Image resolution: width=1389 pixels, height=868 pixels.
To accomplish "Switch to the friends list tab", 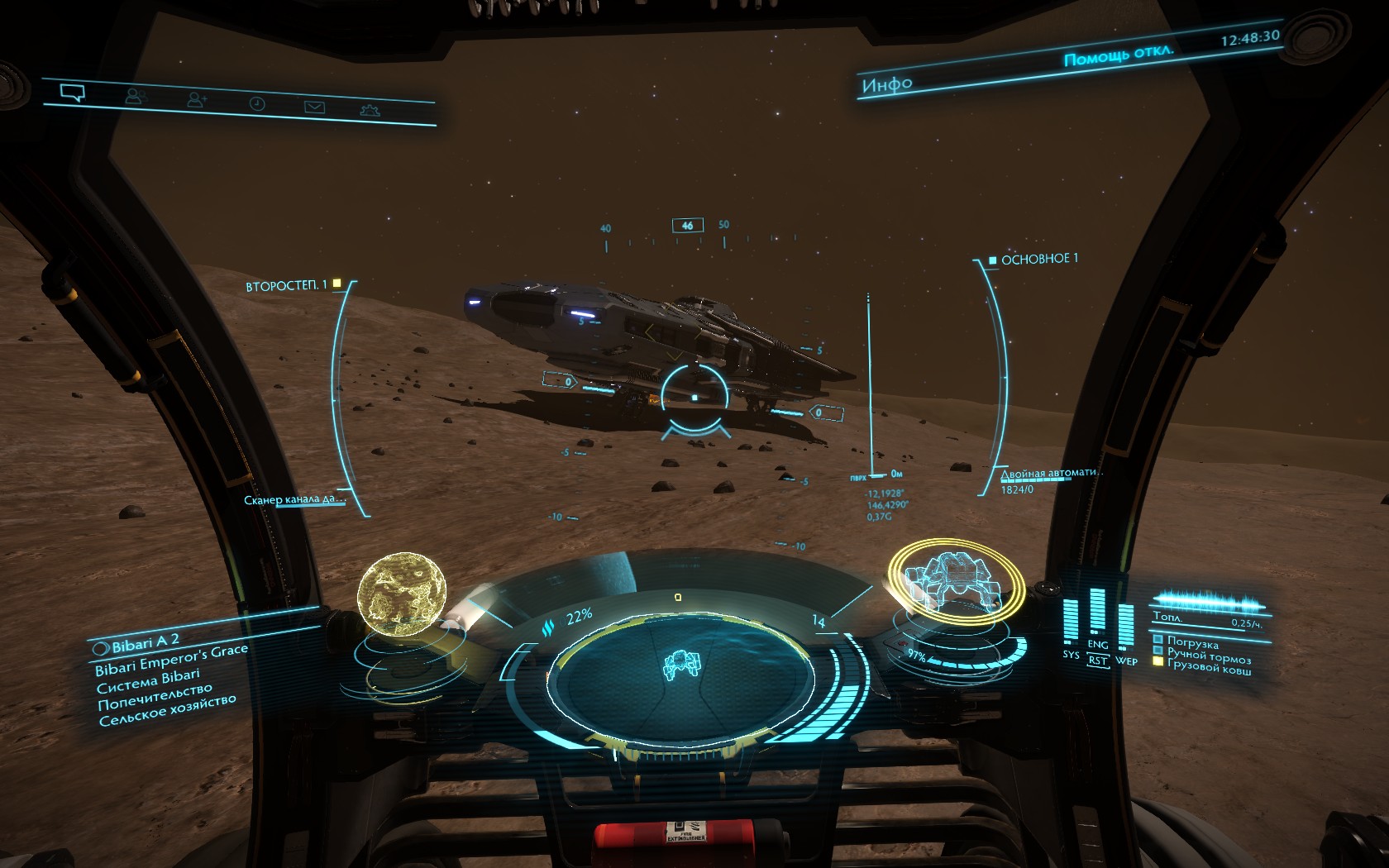I will click(x=135, y=97).
